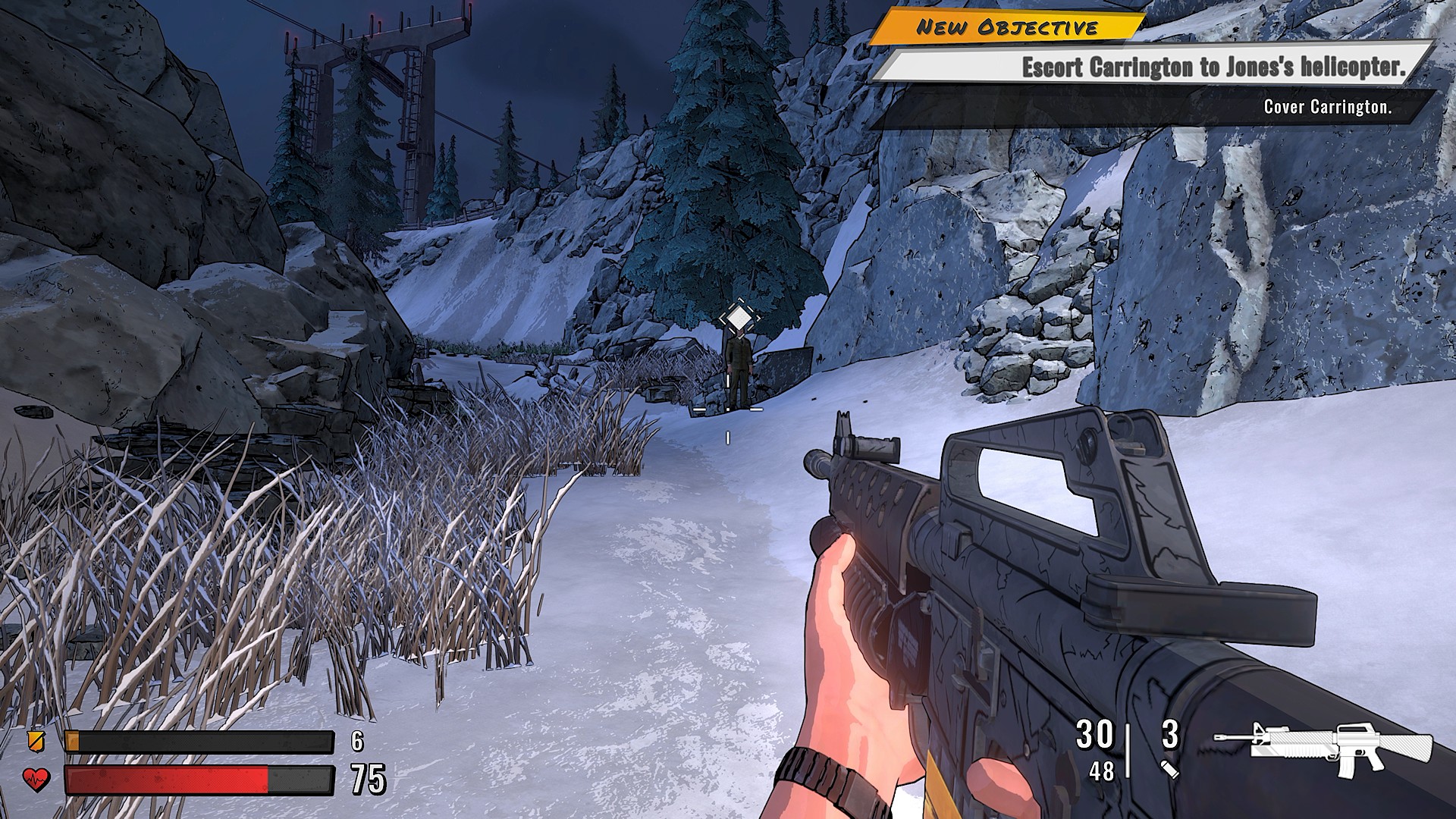Select the grenade launcher round icon
Screen dimensions: 1456x819
pyautogui.click(x=1169, y=770)
